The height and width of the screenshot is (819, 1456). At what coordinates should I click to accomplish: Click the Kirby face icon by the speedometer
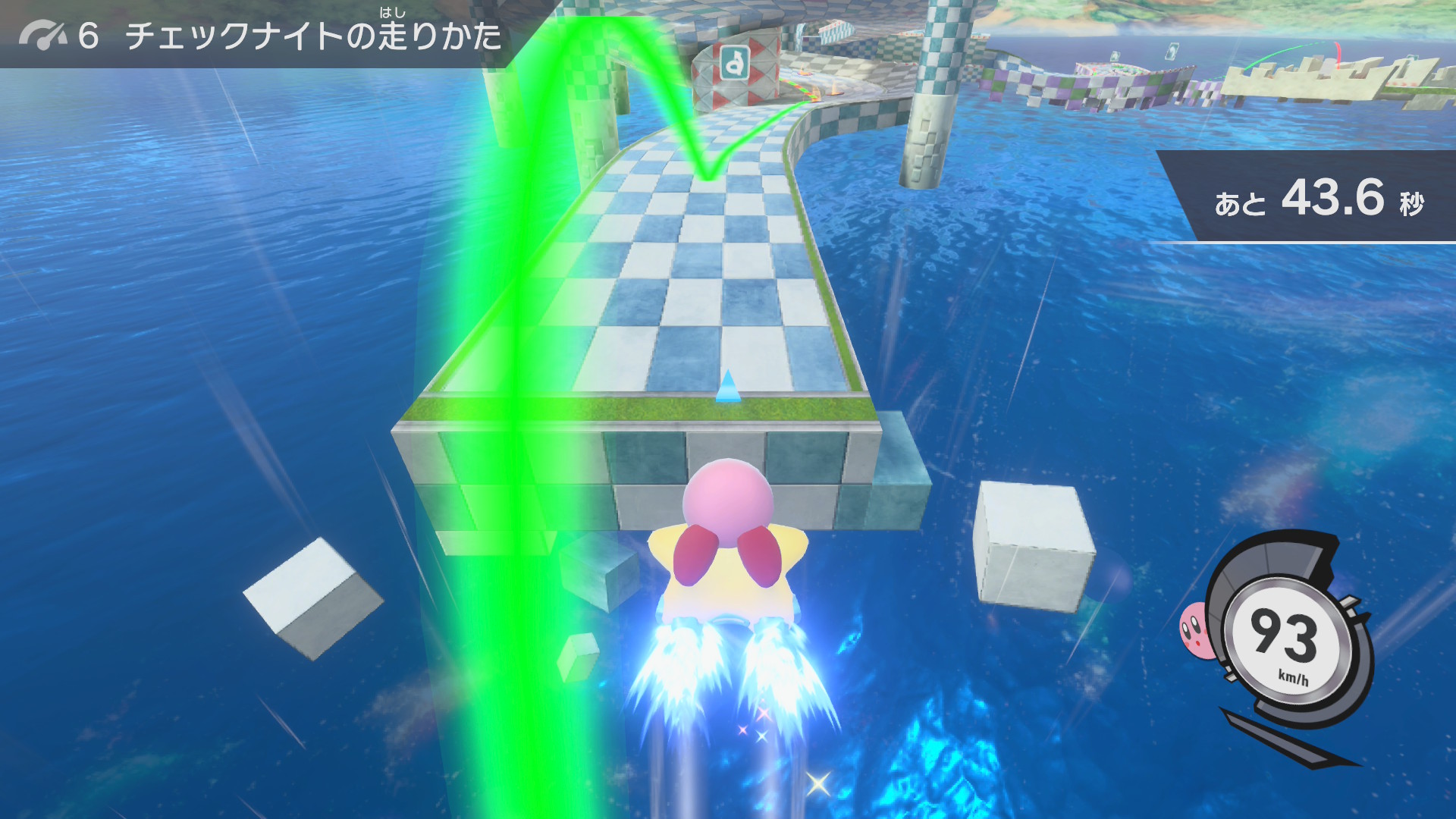coord(1194,629)
